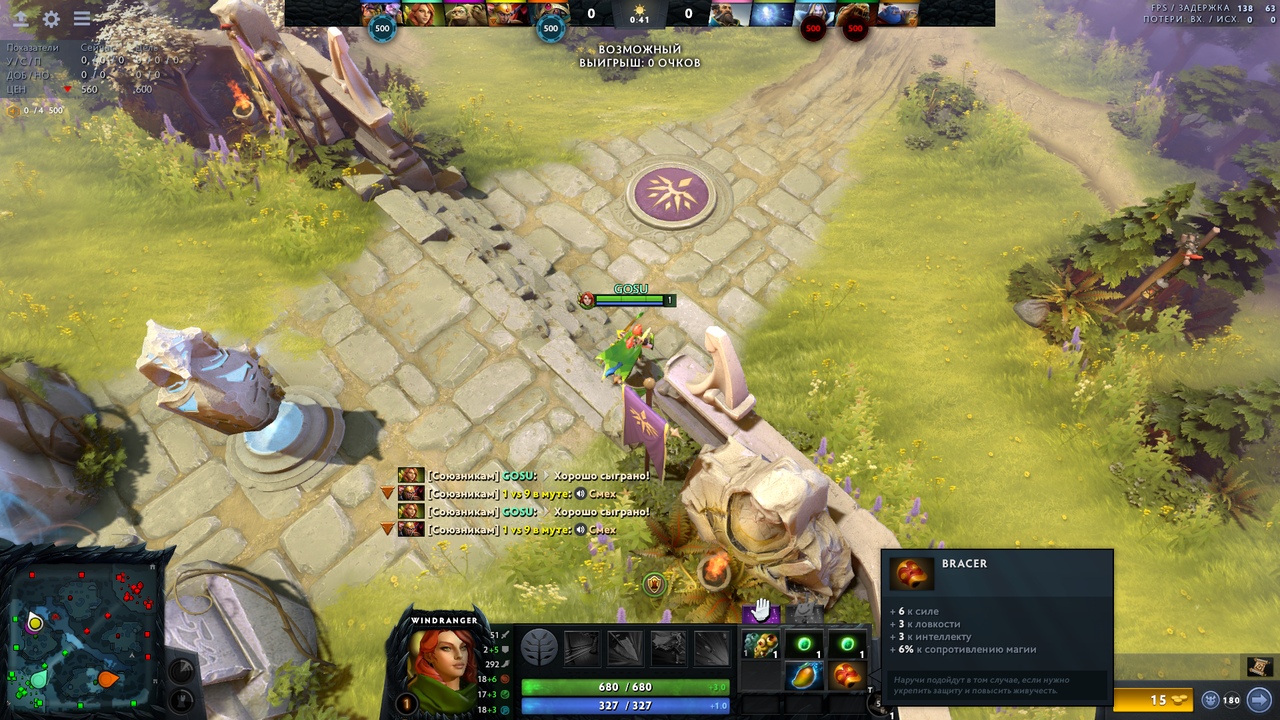The width and height of the screenshot is (1280, 720).
Task: Open the talent tree icon
Action: coord(539,648)
